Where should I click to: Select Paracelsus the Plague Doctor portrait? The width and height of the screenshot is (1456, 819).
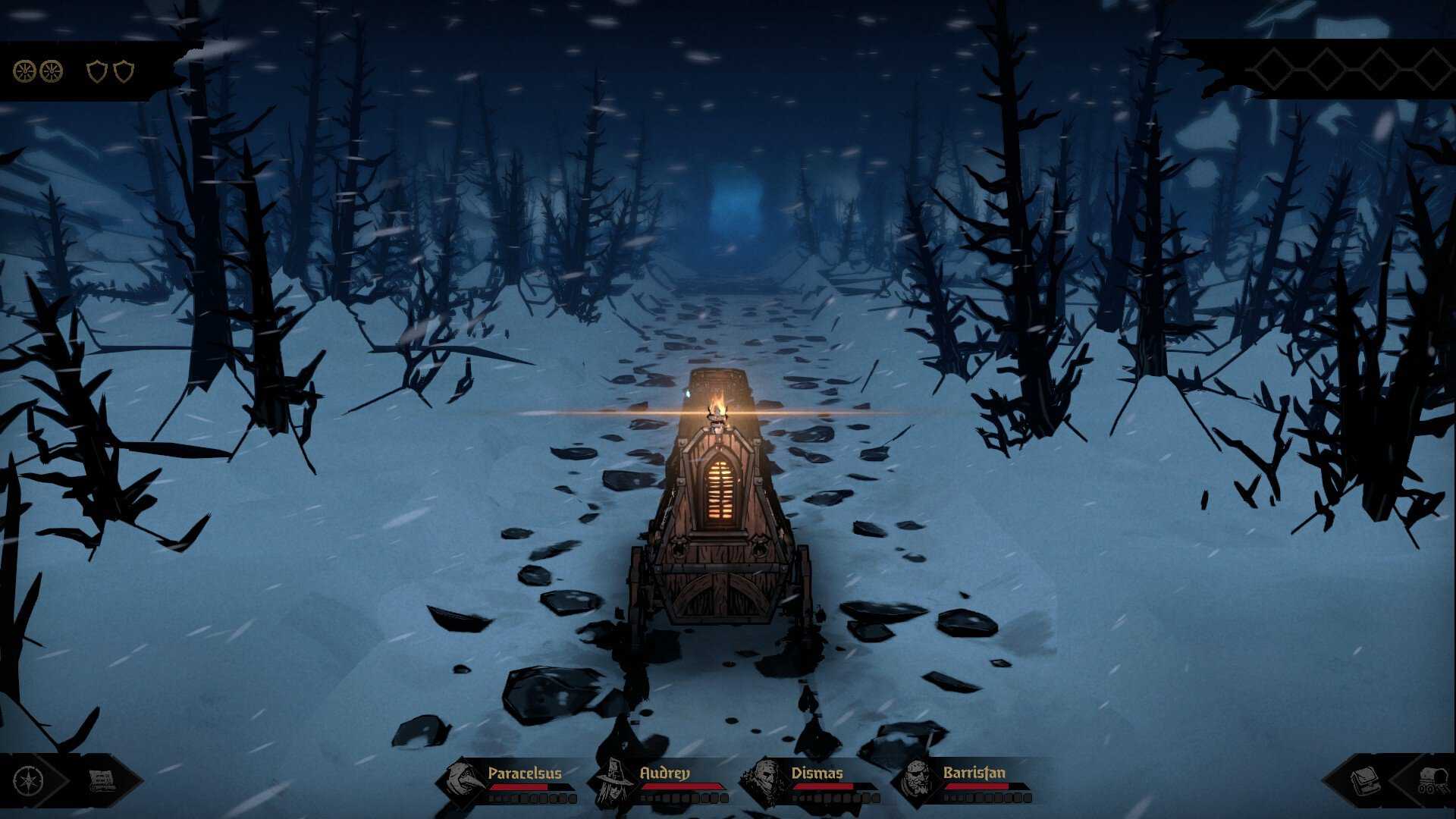point(463,781)
